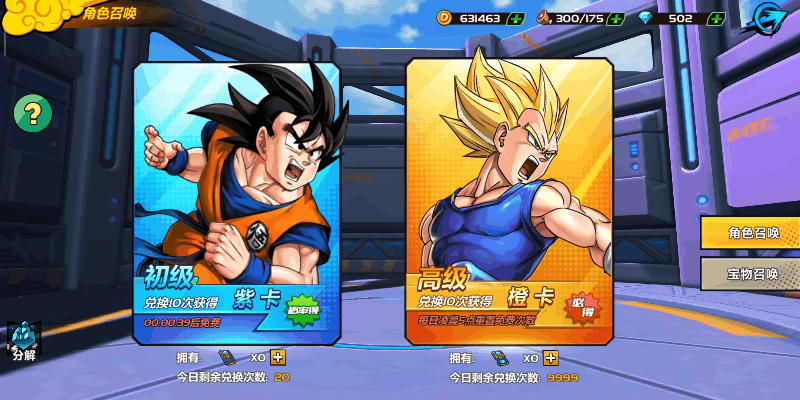This screenshot has width=800, height=400.
Task: Add advanced summon tickets with the plus
Action: [x=551, y=358]
